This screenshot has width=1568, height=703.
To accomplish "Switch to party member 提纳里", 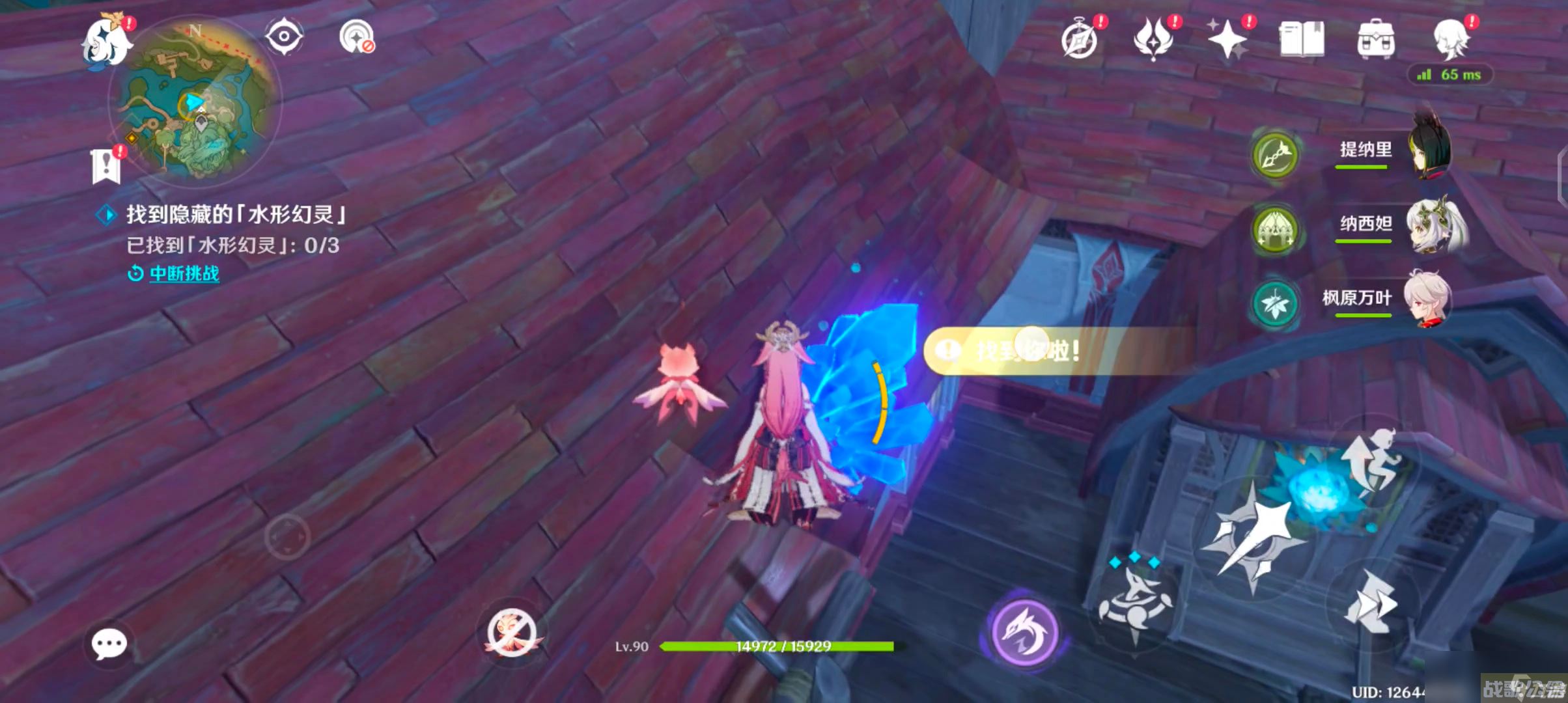I will [1393, 151].
